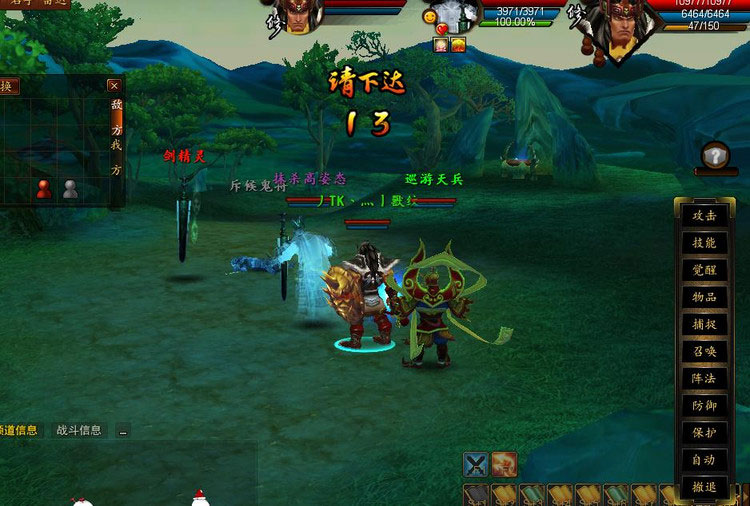Choose the 召唤 summon command

[x=704, y=352]
